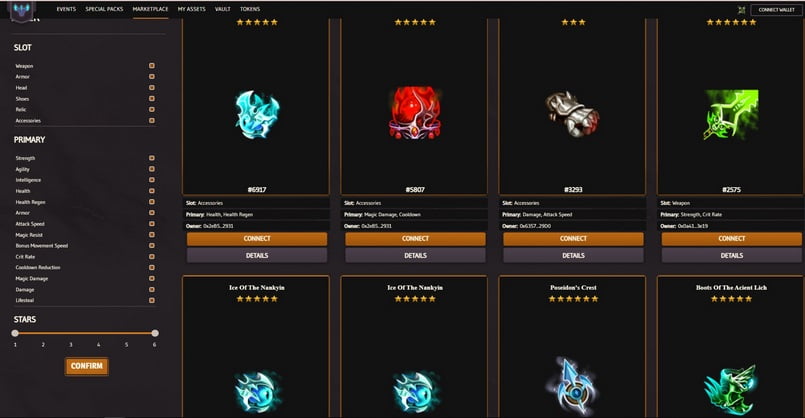This screenshot has height=418, width=805.
Task: Click Connect under item #3293
Action: (x=573, y=239)
